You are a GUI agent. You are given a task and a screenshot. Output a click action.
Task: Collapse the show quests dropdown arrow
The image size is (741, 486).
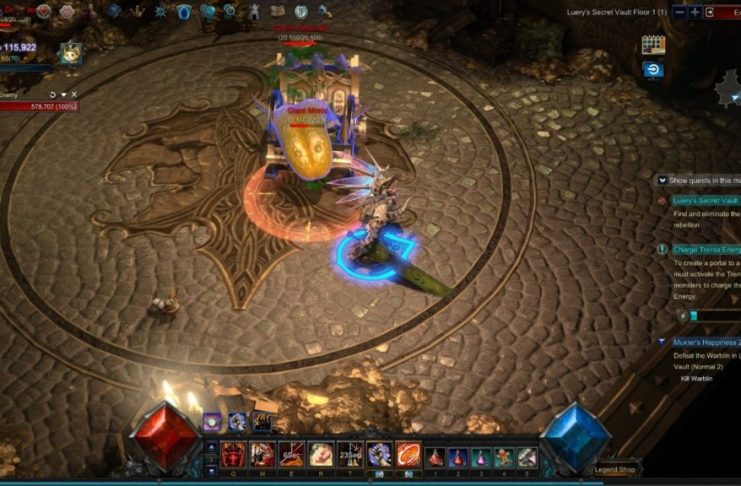(x=662, y=180)
